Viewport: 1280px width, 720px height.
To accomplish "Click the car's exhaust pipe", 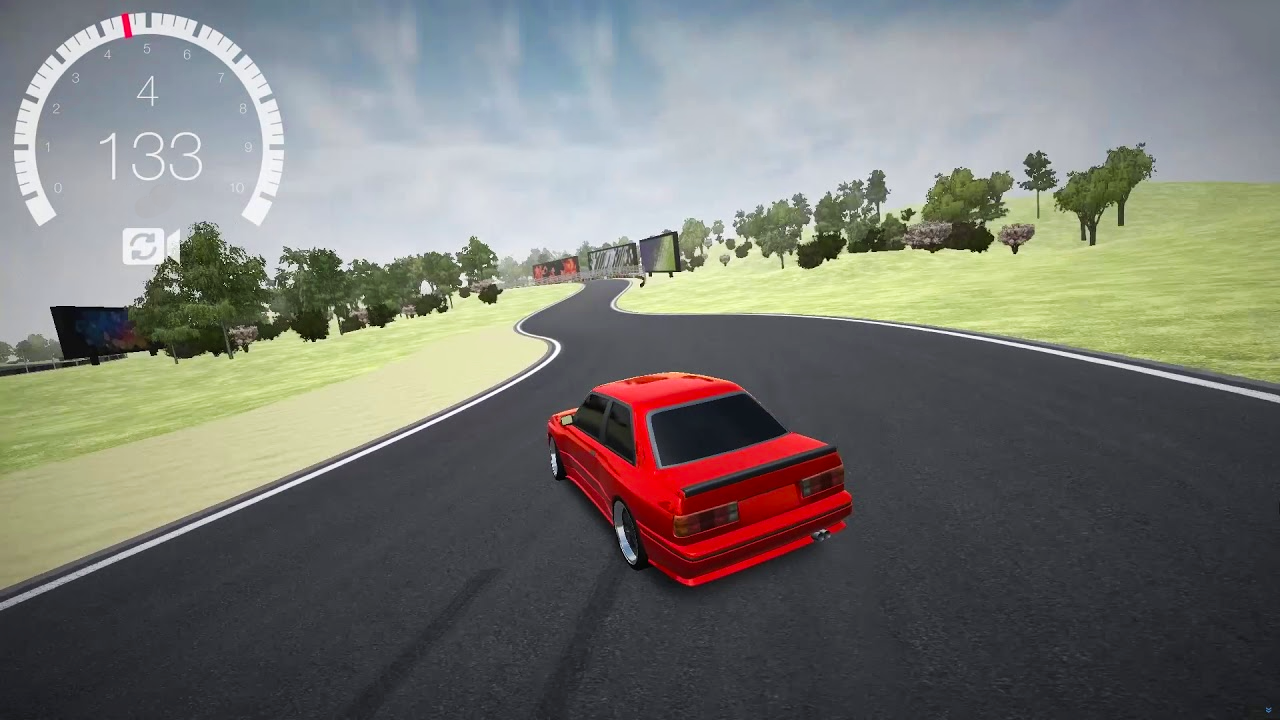I will (822, 533).
